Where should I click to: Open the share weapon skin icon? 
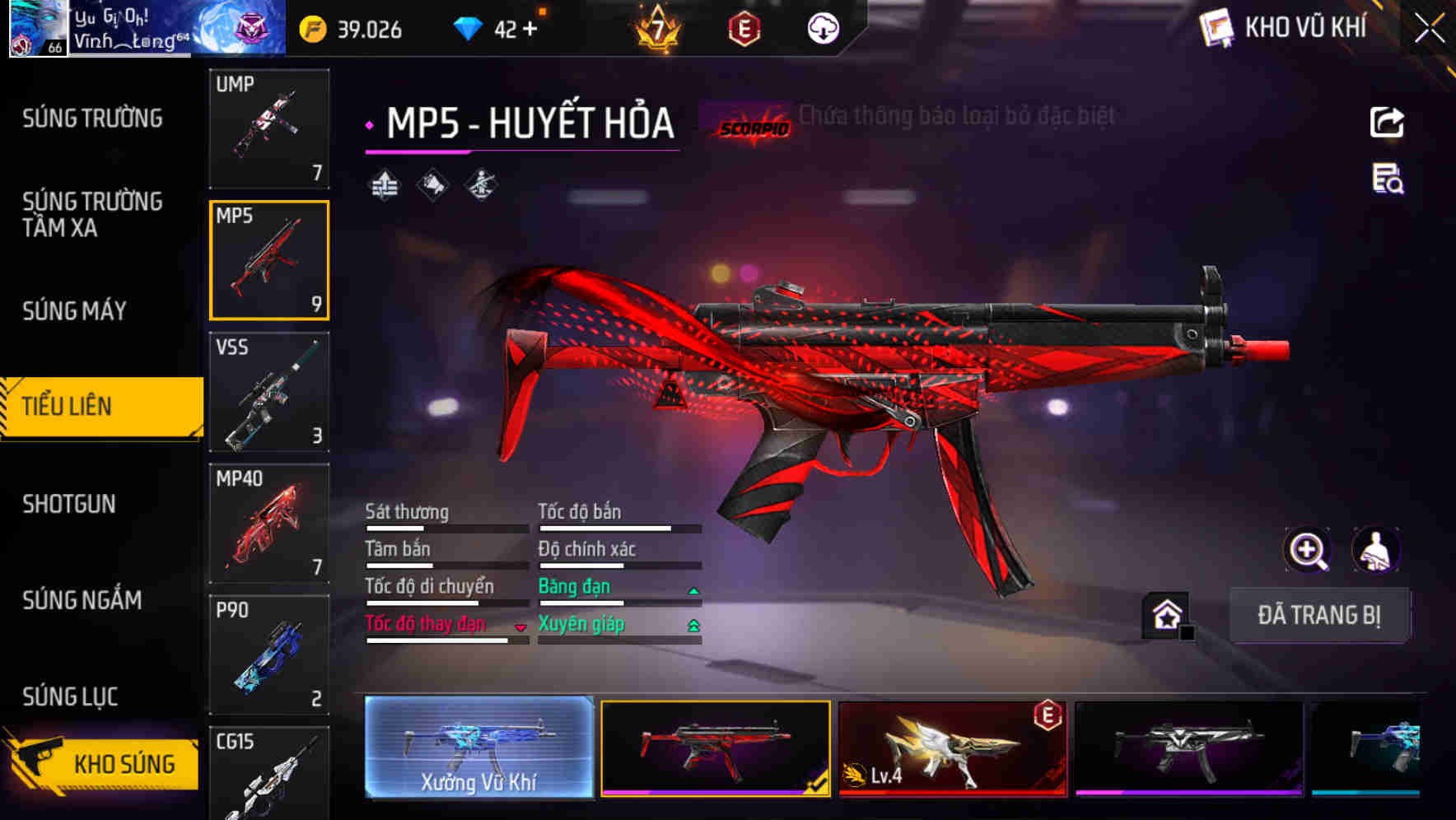pos(1388,122)
